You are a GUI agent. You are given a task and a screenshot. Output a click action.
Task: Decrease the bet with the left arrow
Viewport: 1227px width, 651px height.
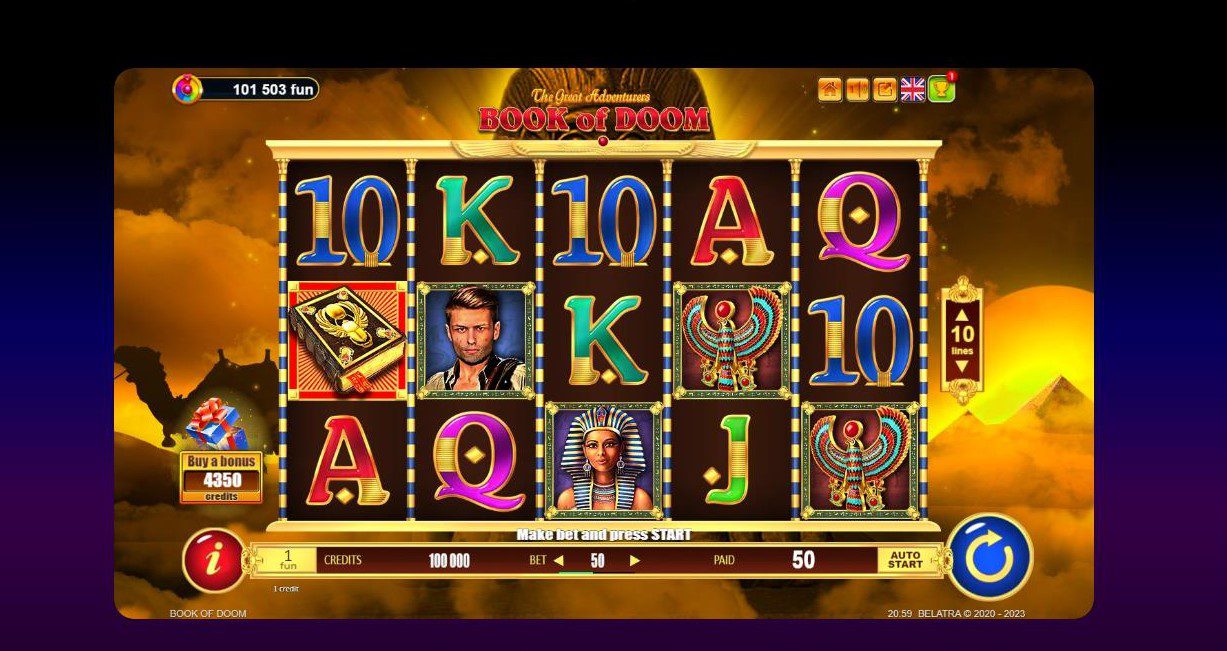tap(559, 561)
